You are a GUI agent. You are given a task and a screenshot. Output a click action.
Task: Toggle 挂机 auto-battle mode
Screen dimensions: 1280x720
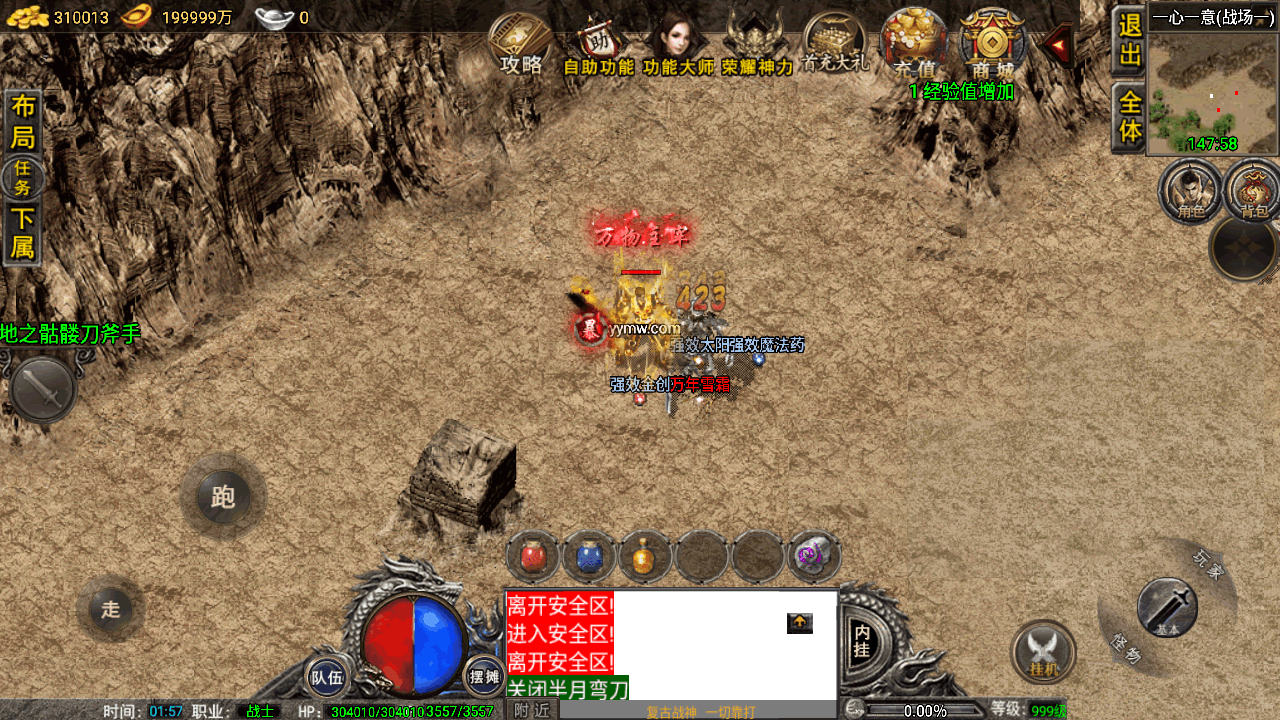(x=1043, y=653)
